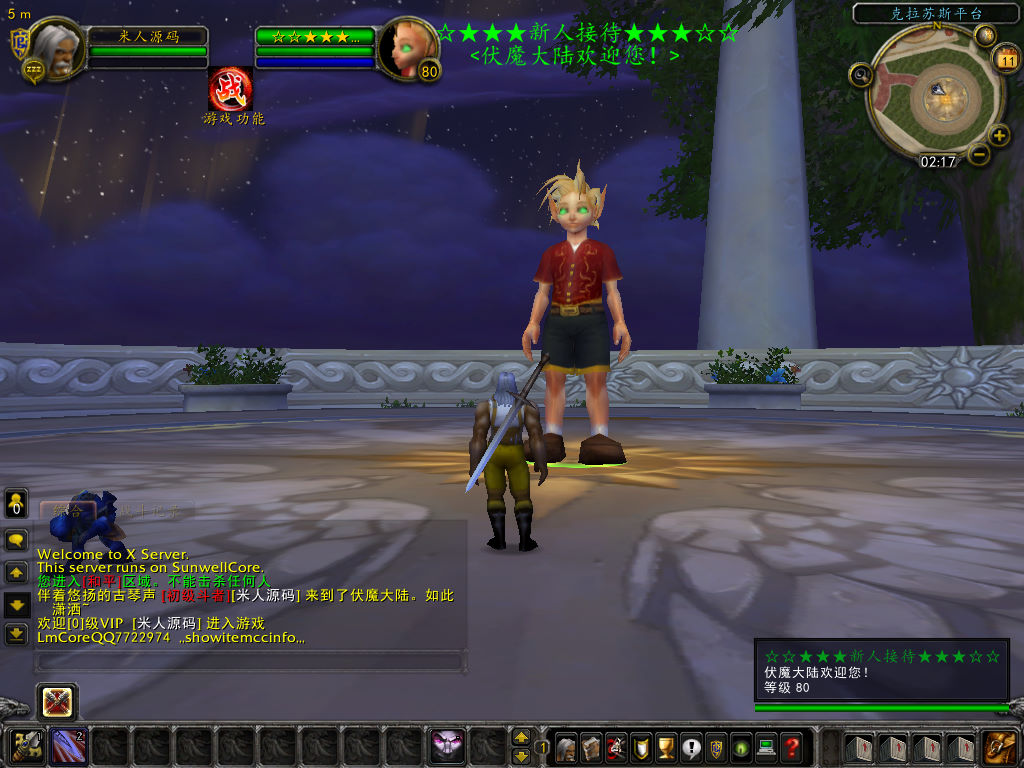The image size is (1024, 768).
Task: Trigger the first action bar attack slot
Action: pos(27,746)
